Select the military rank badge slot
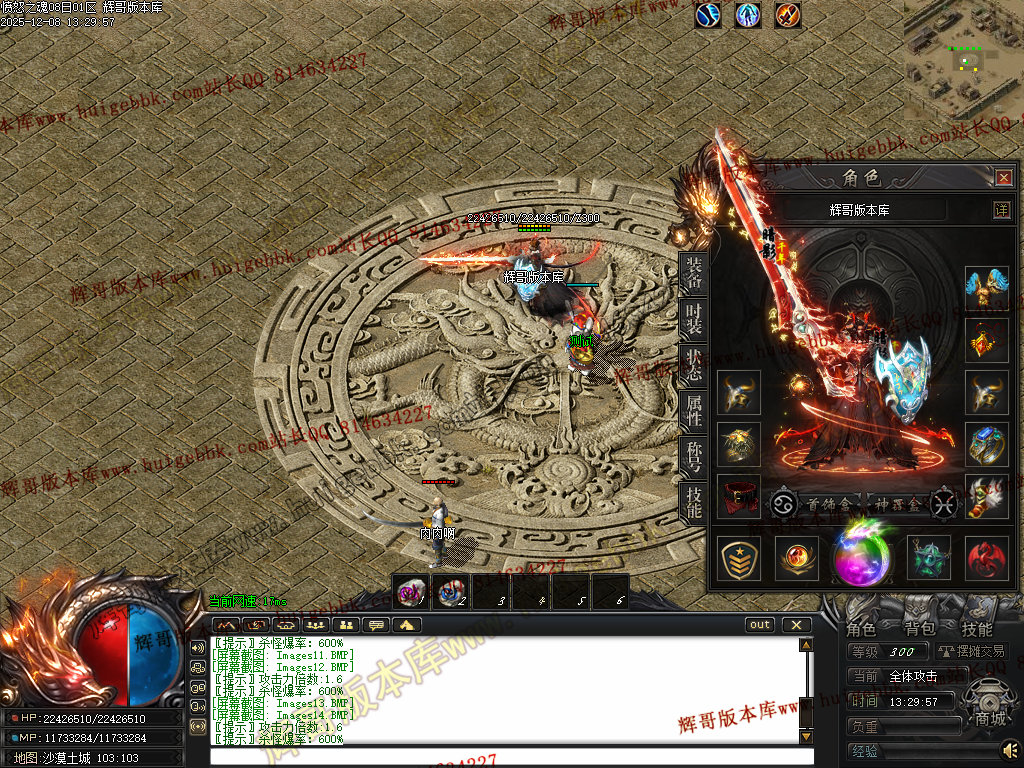 740,558
